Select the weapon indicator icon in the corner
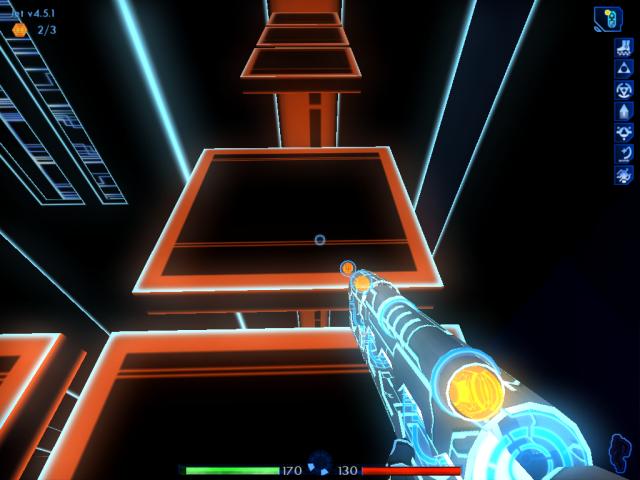Image resolution: width=640 pixels, height=480 pixels. (x=608, y=18)
